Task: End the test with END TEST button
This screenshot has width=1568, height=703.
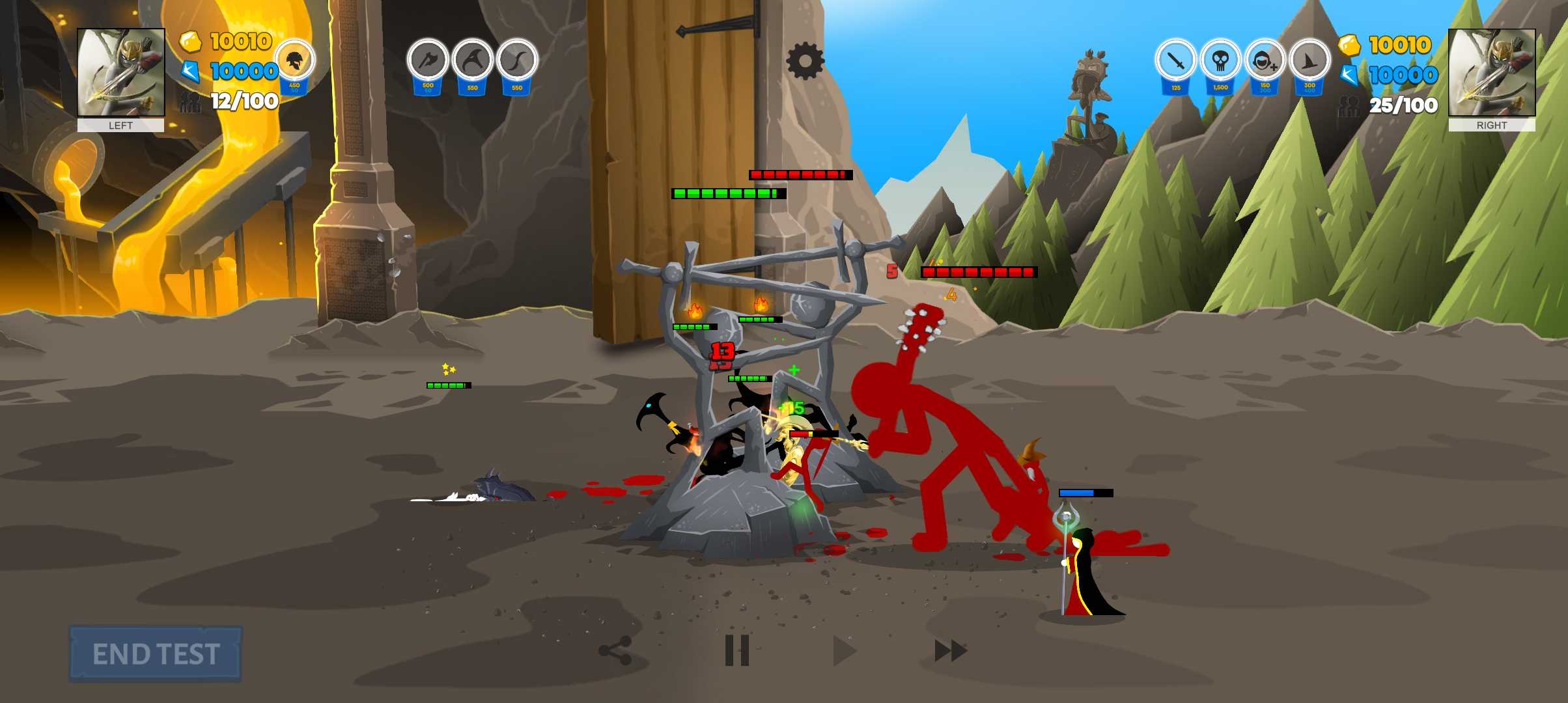Action: (156, 654)
